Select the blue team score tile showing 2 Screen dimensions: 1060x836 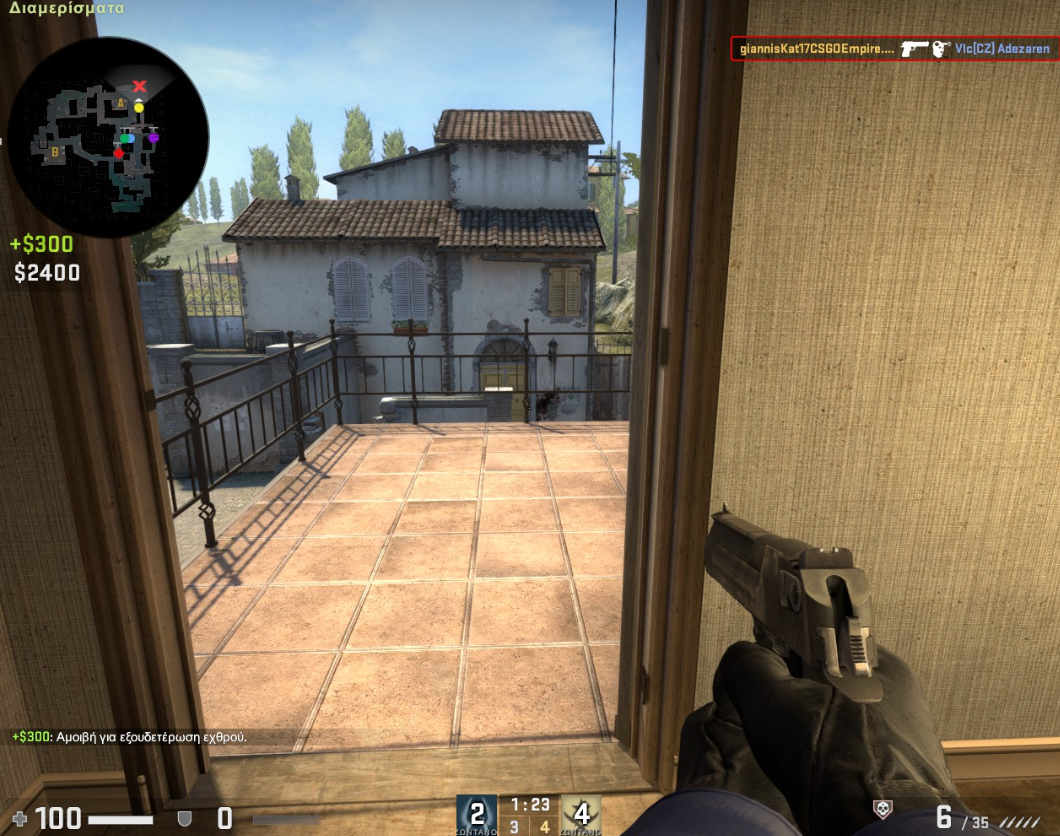click(477, 814)
